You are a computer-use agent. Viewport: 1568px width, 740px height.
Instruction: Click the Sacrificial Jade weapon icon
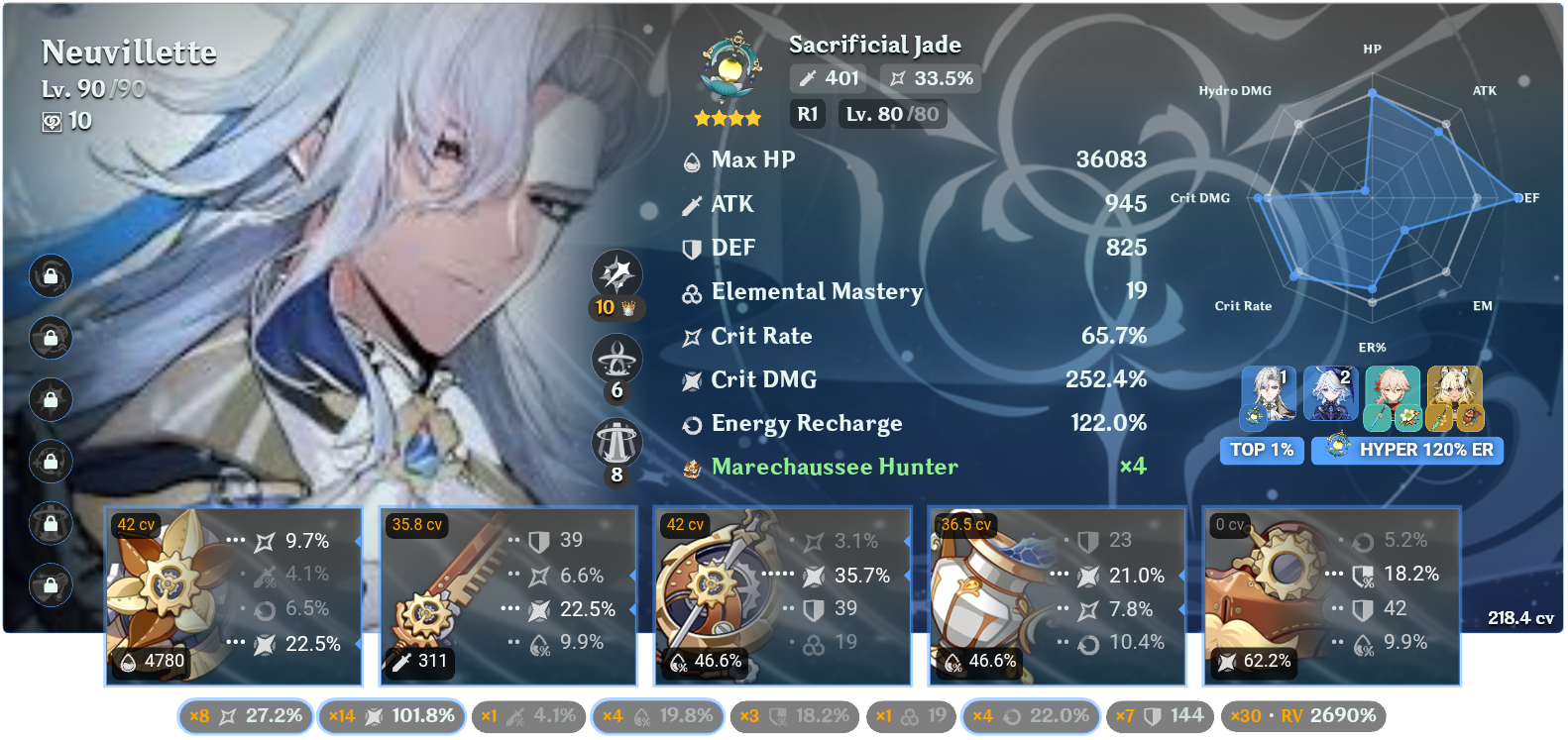730,69
